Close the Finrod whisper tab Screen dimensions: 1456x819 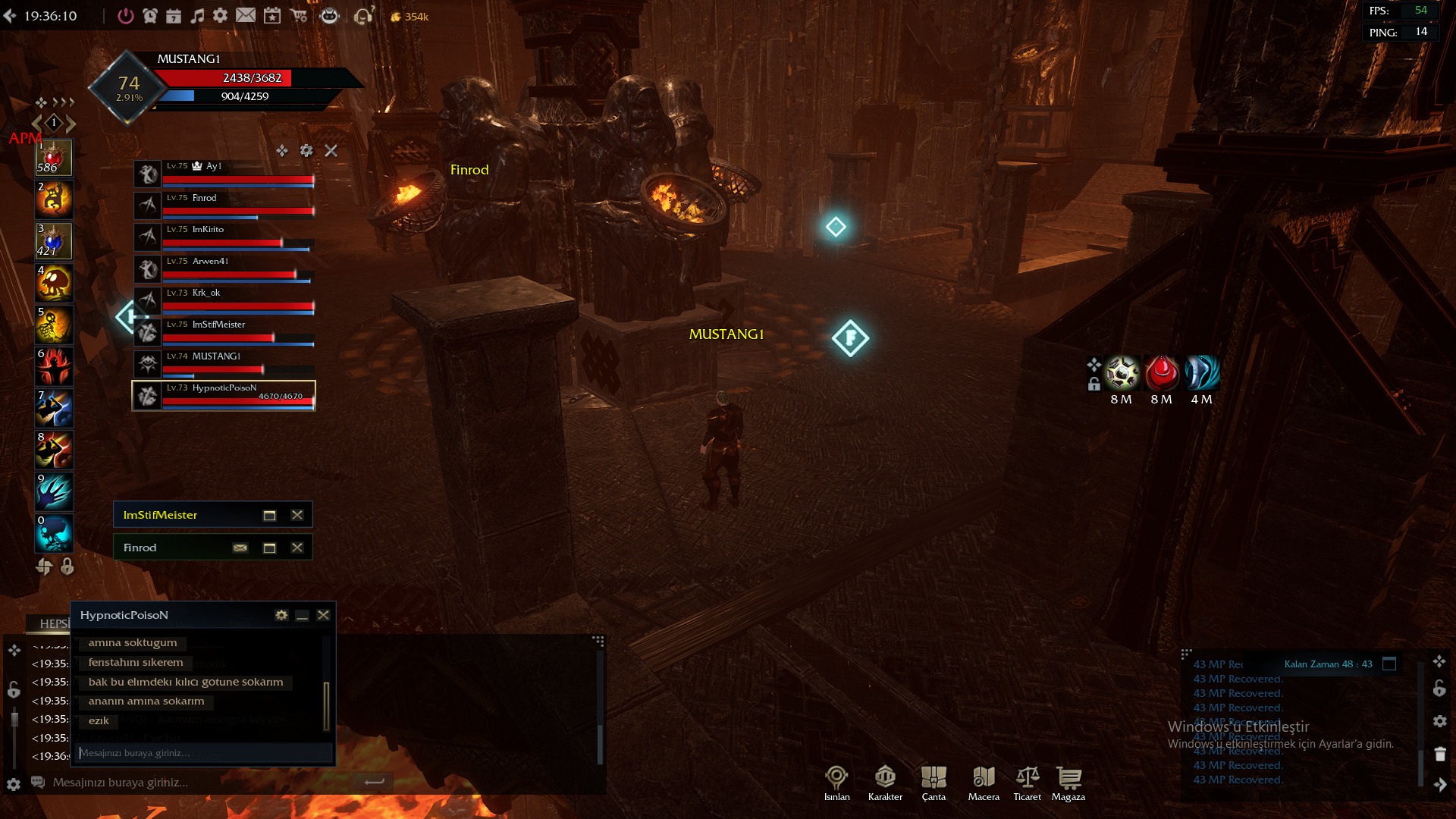pyautogui.click(x=297, y=548)
